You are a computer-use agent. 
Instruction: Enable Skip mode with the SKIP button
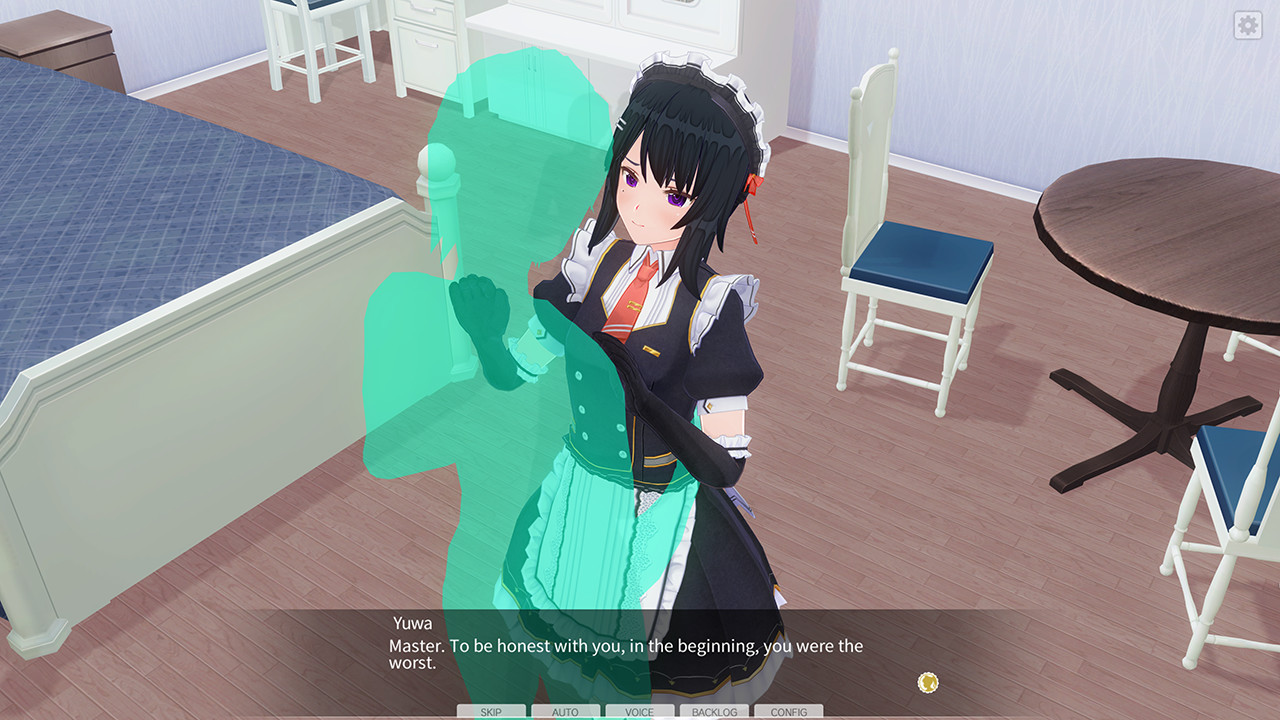(489, 711)
